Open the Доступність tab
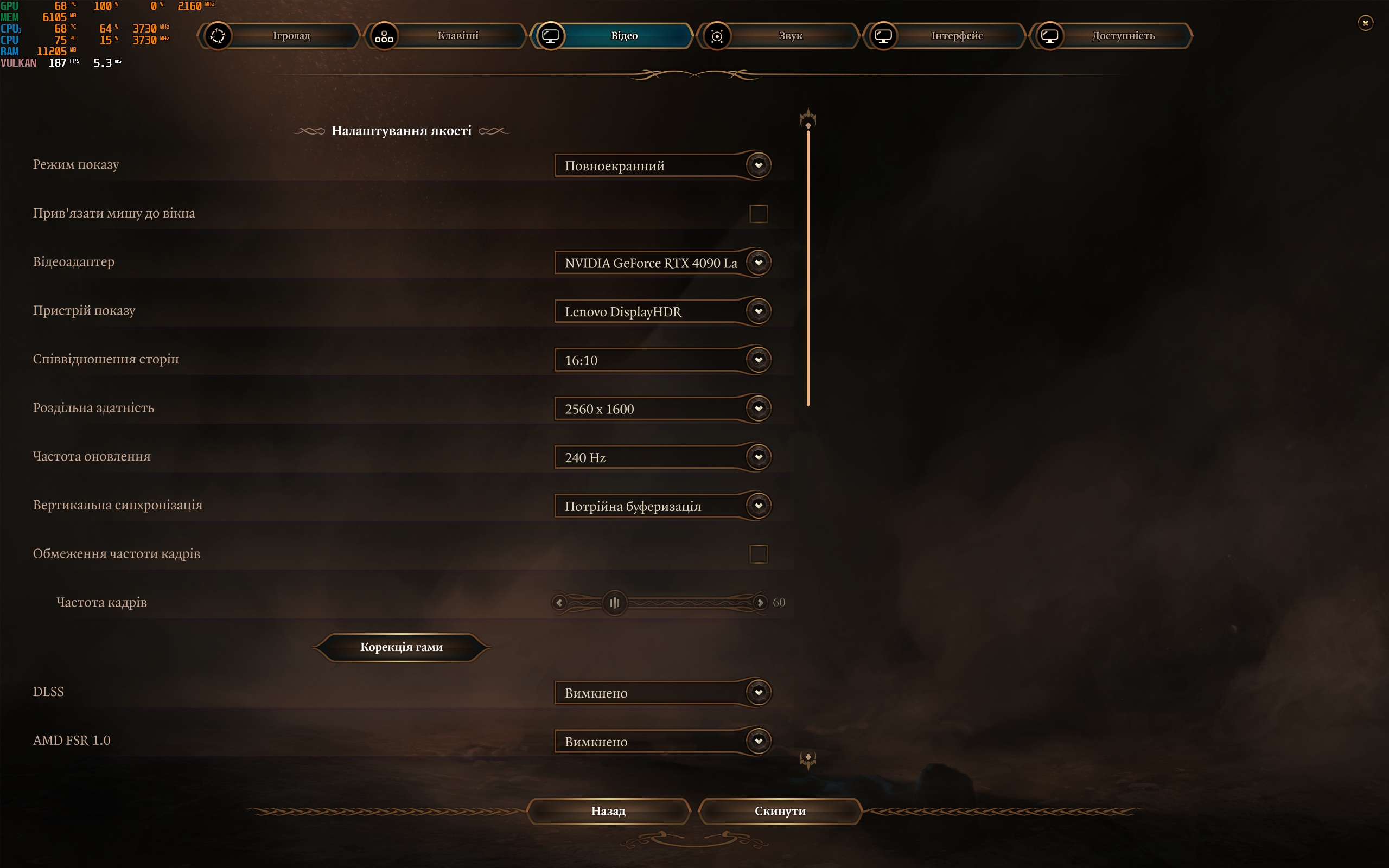This screenshot has height=868, width=1389. pyautogui.click(x=1123, y=36)
